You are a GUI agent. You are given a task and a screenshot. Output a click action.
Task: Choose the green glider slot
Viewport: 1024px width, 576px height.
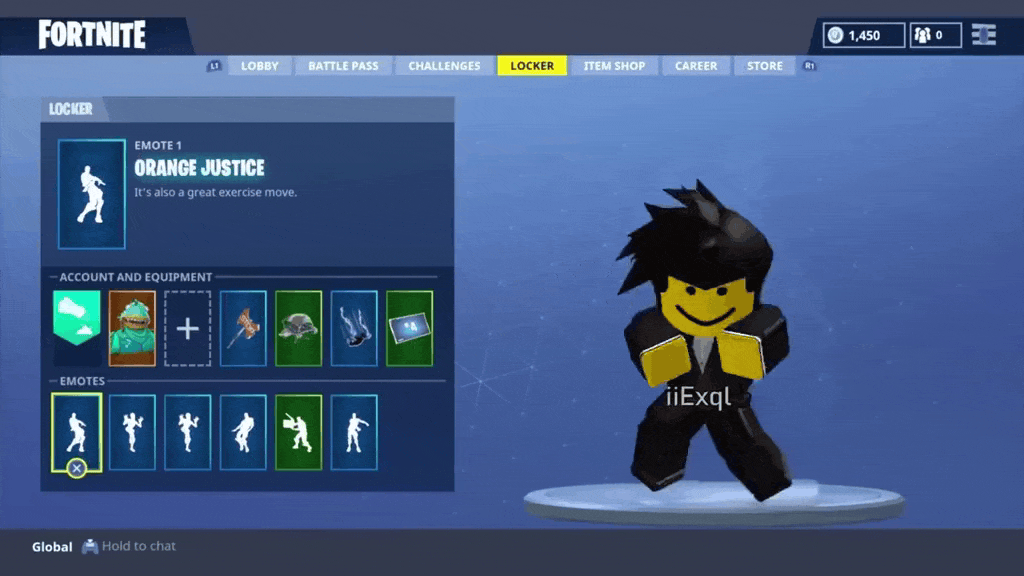tap(298, 328)
